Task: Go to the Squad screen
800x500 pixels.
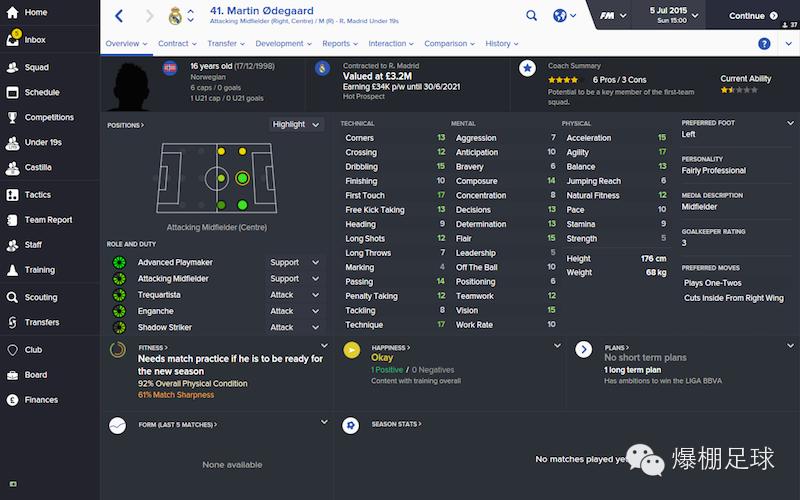Action: pos(36,68)
